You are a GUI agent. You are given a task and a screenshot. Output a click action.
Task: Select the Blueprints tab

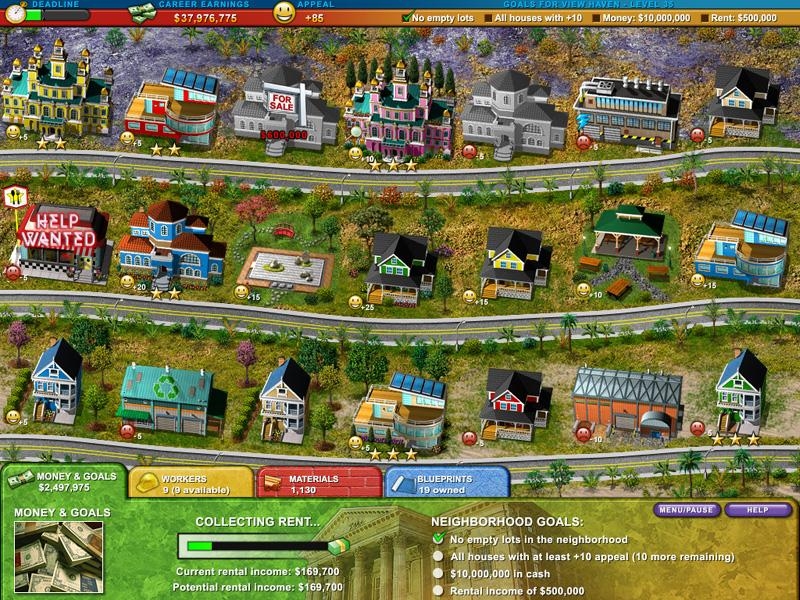pyautogui.click(x=446, y=484)
